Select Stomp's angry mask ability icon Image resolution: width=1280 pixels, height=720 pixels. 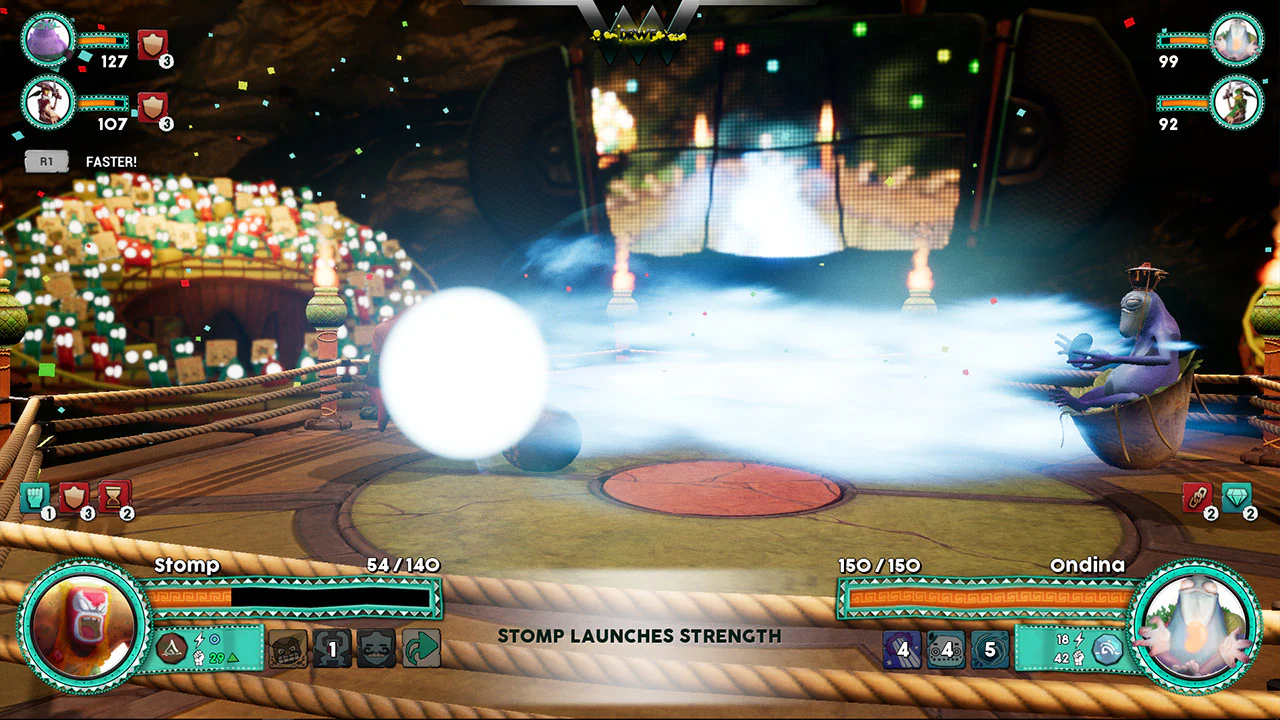(288, 648)
